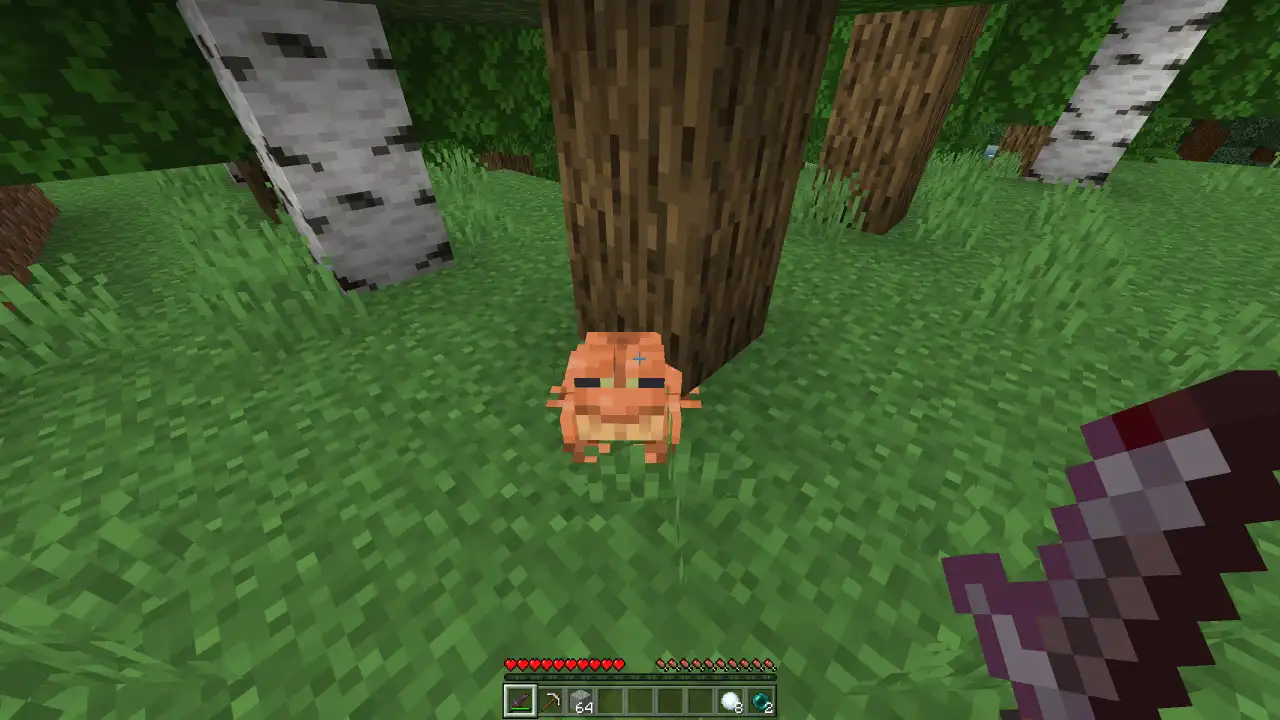Click the snowball count label showing 8

(x=737, y=708)
